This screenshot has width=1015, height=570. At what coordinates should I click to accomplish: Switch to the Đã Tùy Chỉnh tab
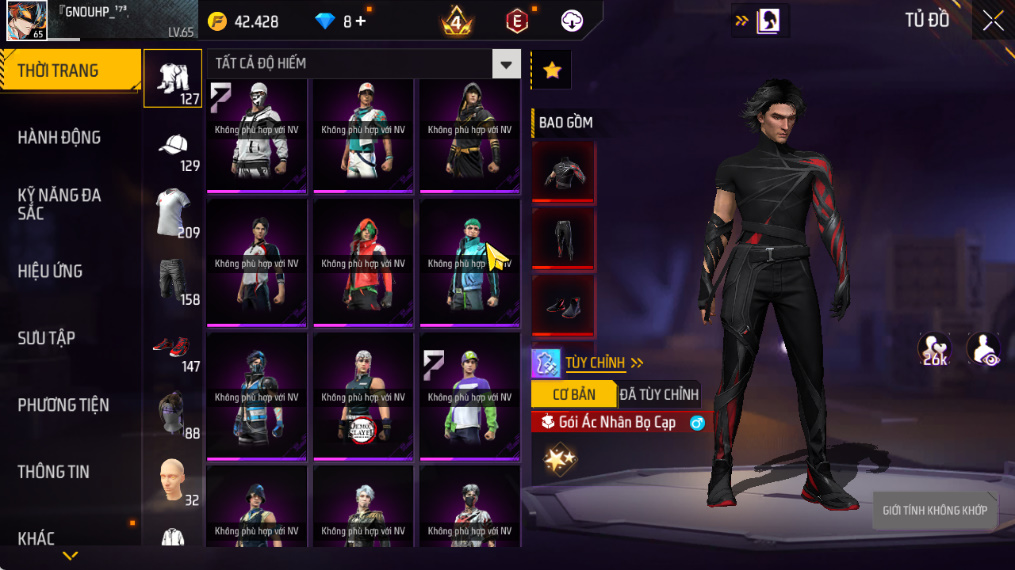[658, 394]
